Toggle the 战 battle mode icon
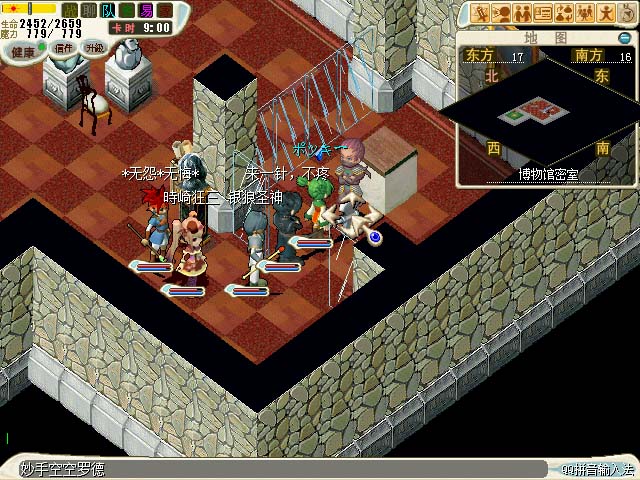The height and width of the screenshot is (480, 640). coord(70,10)
